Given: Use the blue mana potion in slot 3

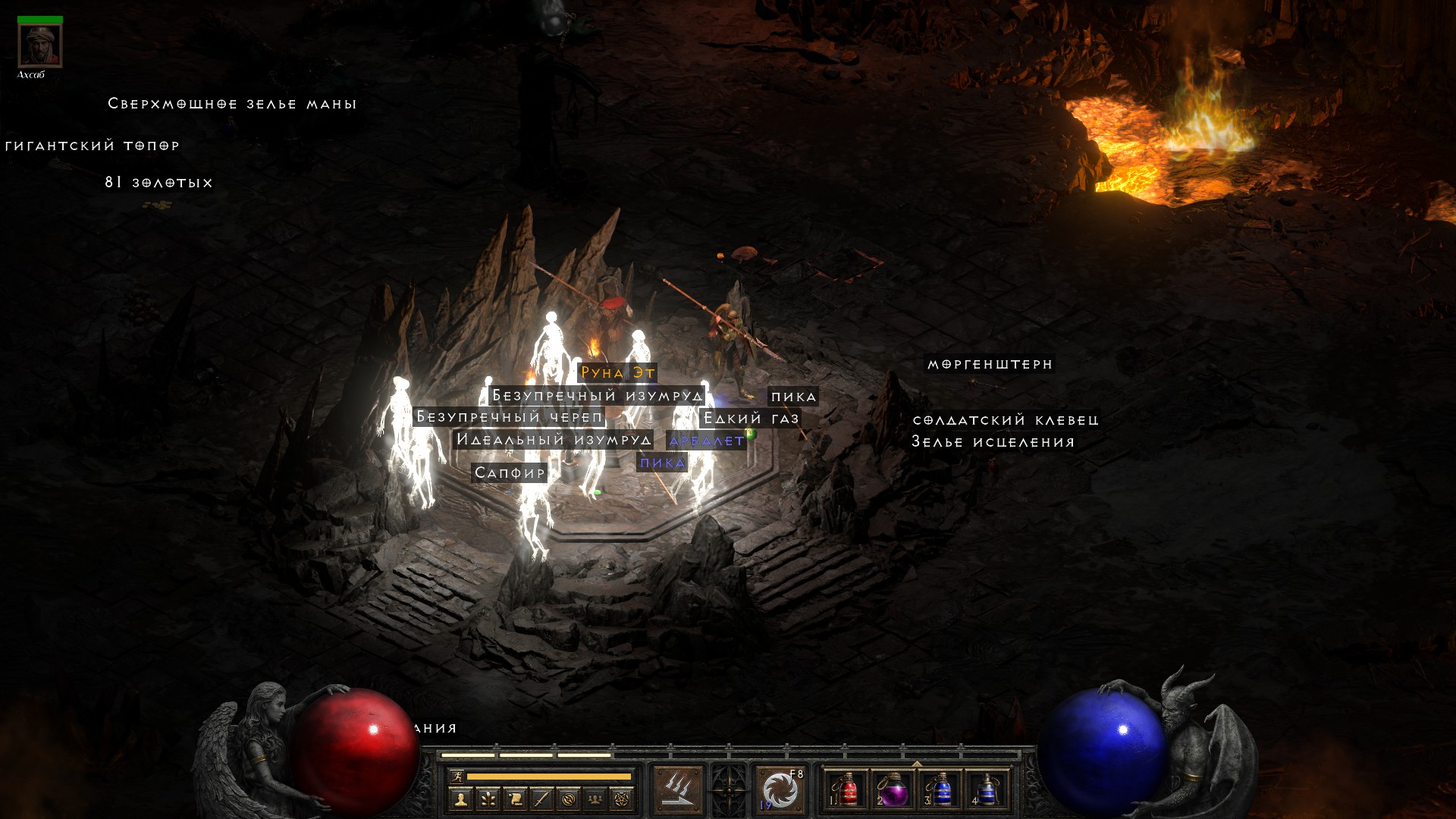Looking at the screenshot, I should tap(941, 790).
